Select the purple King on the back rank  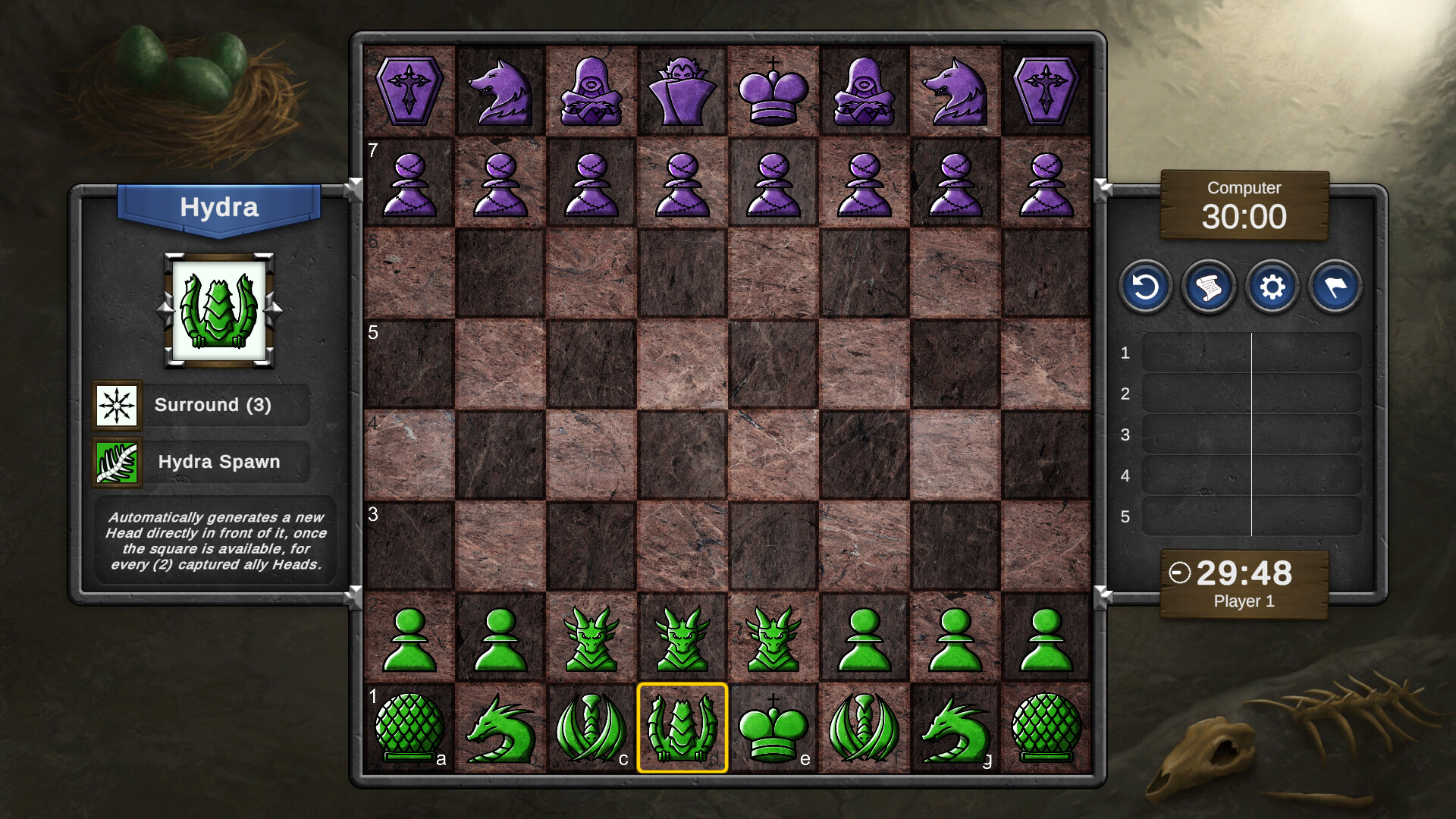[x=773, y=91]
